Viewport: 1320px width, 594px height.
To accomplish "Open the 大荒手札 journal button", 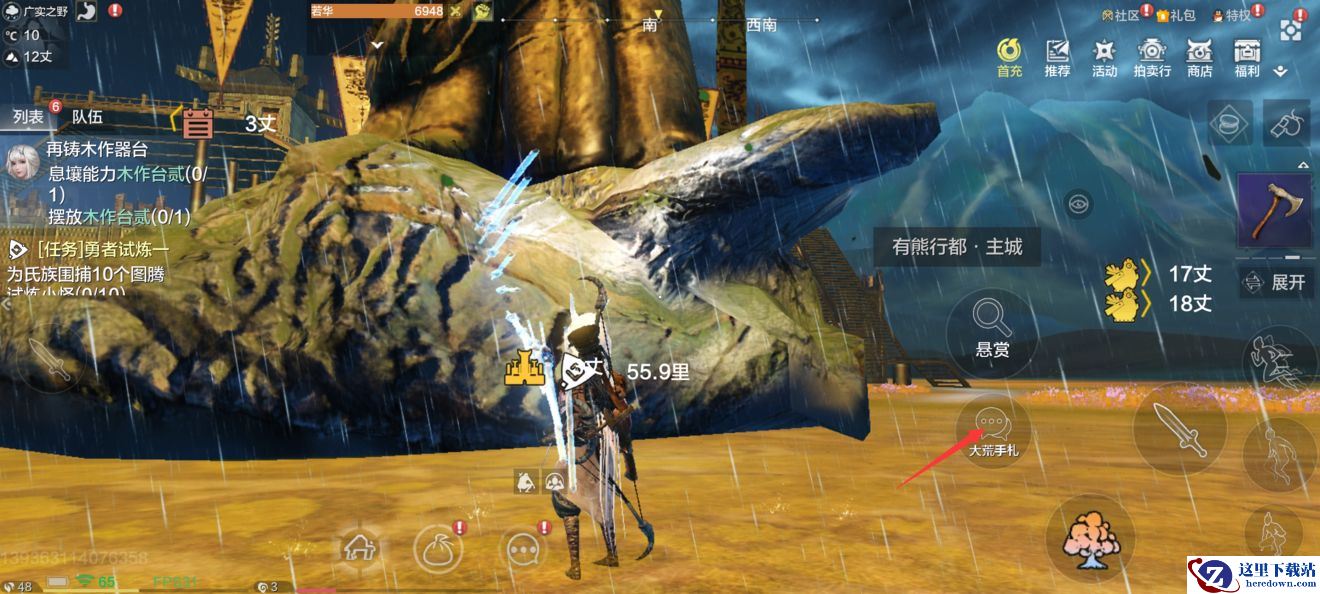I will pos(992,432).
